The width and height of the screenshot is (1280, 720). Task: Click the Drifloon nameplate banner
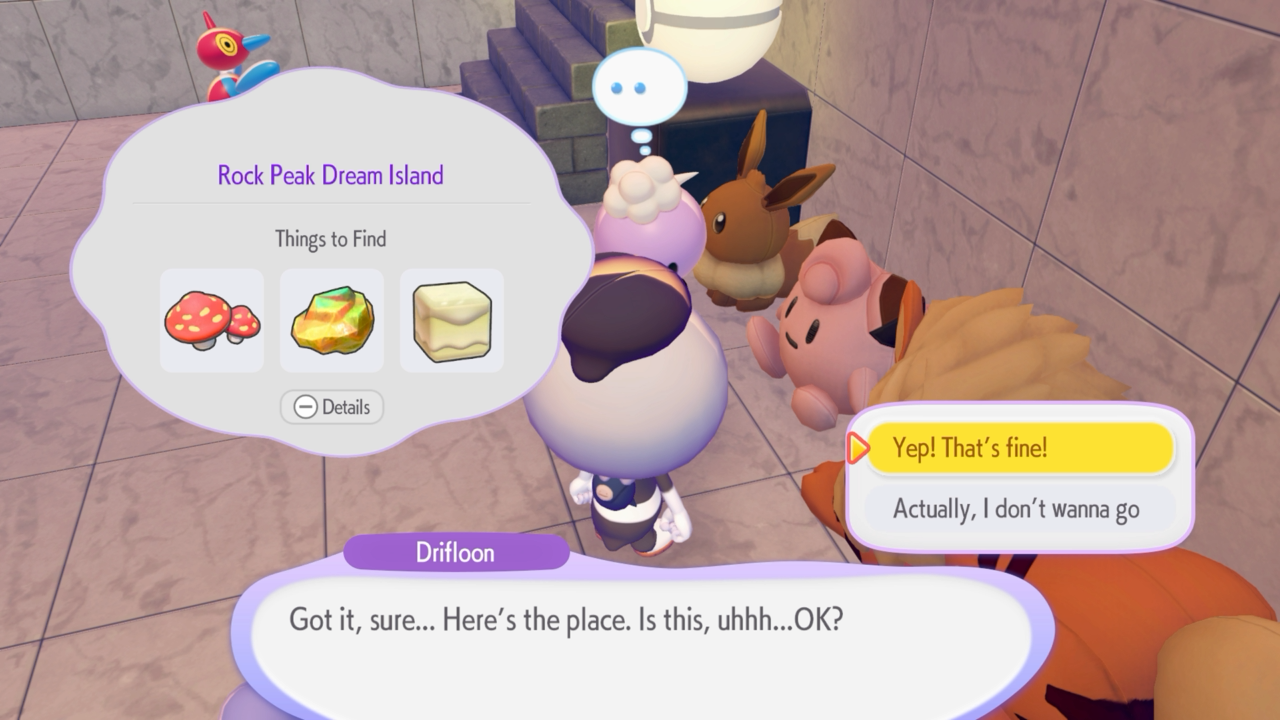(456, 553)
